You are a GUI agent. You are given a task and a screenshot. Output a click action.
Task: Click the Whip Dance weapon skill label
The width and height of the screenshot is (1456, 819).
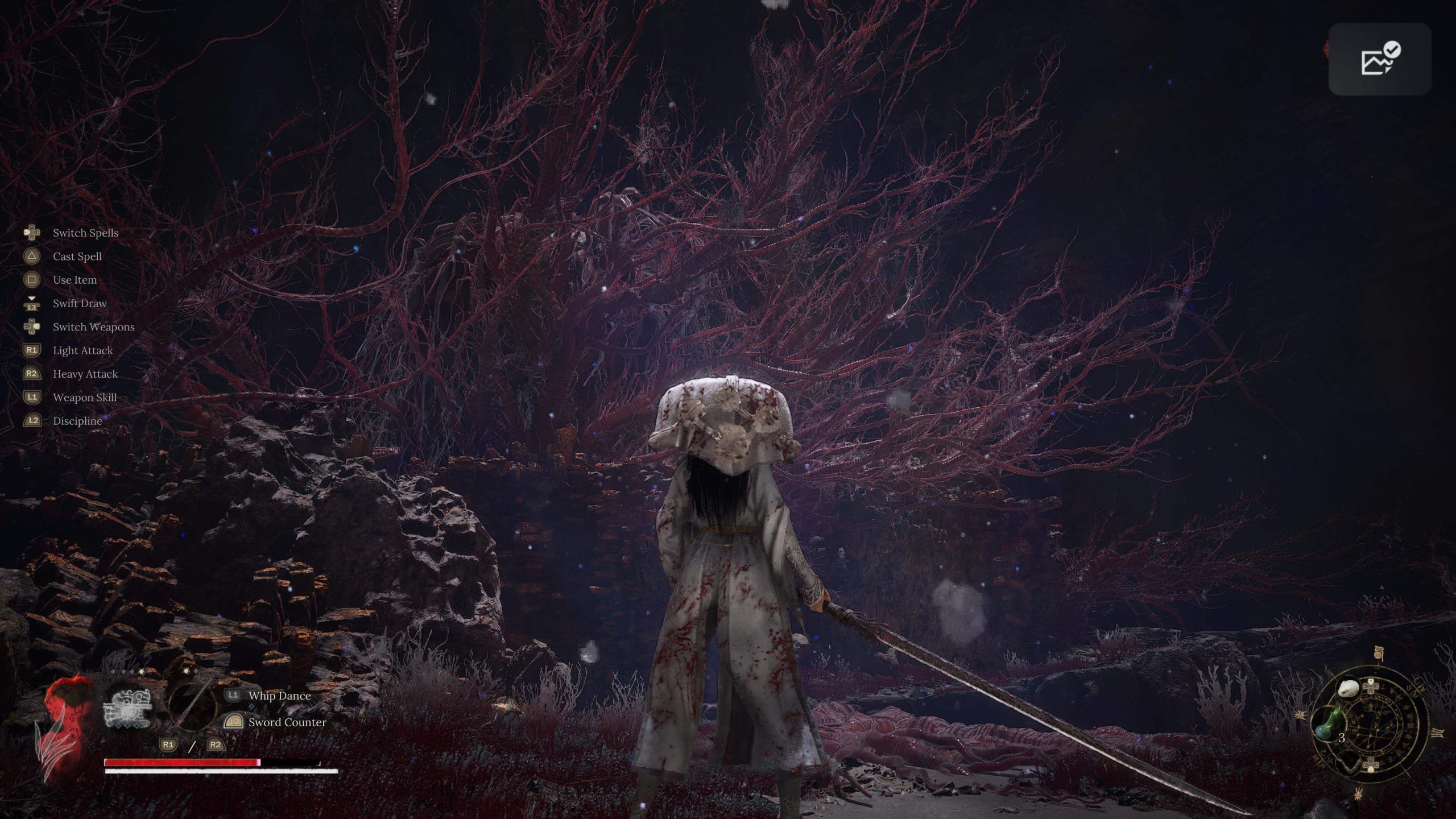[279, 696]
